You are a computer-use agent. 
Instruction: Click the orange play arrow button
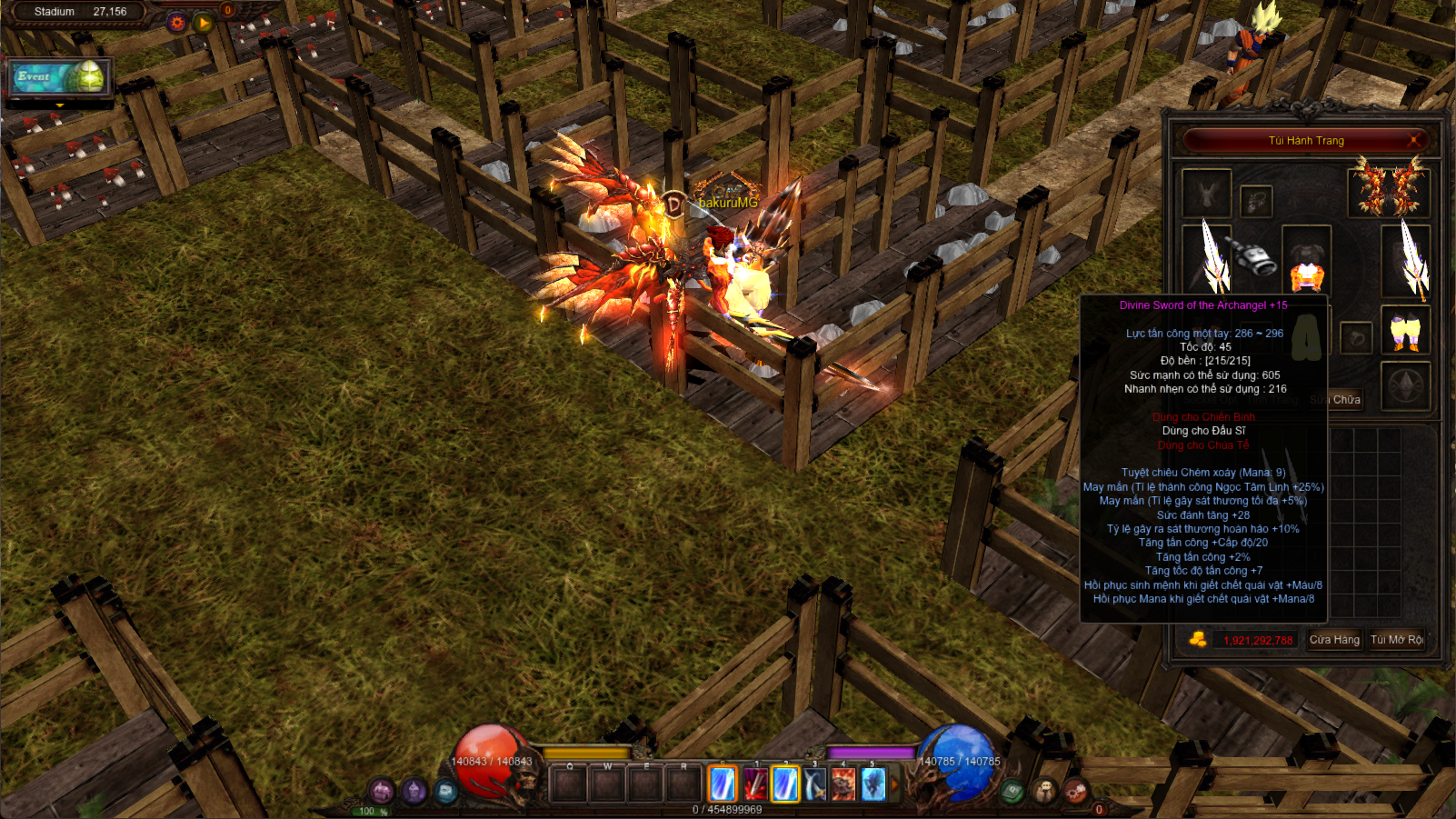click(204, 22)
